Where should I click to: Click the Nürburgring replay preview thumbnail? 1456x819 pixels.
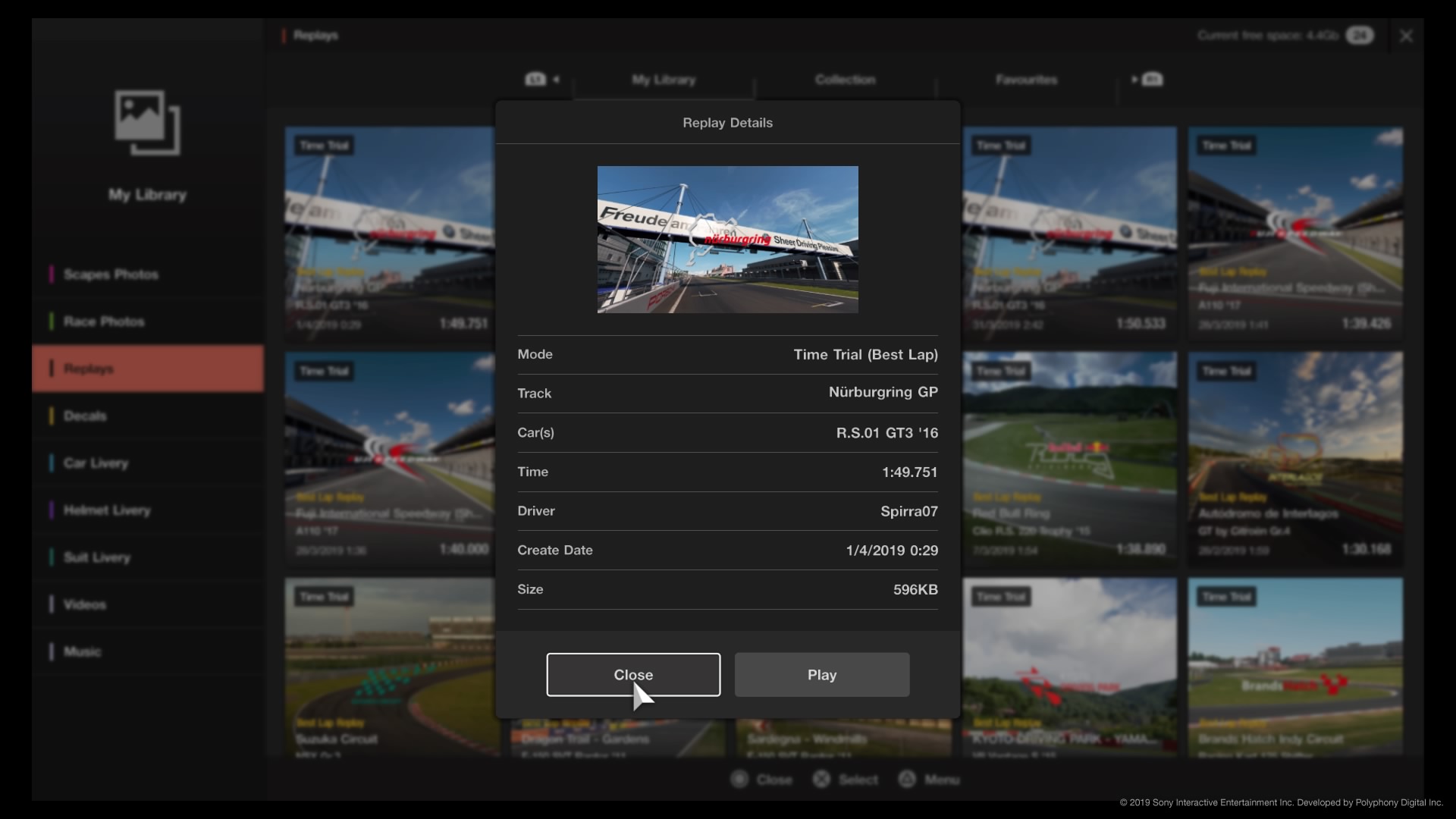coord(727,240)
